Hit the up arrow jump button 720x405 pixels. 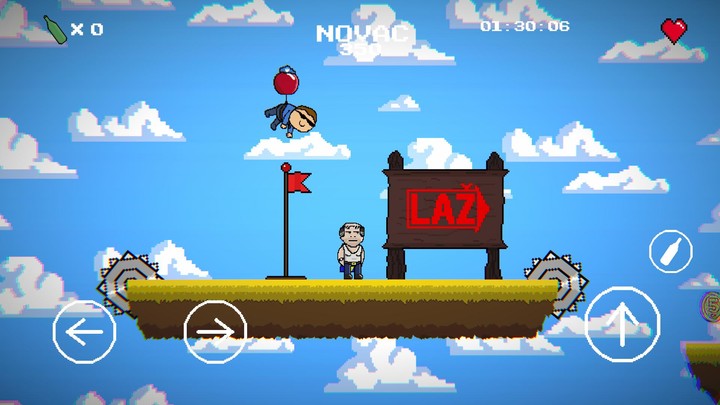622,324
